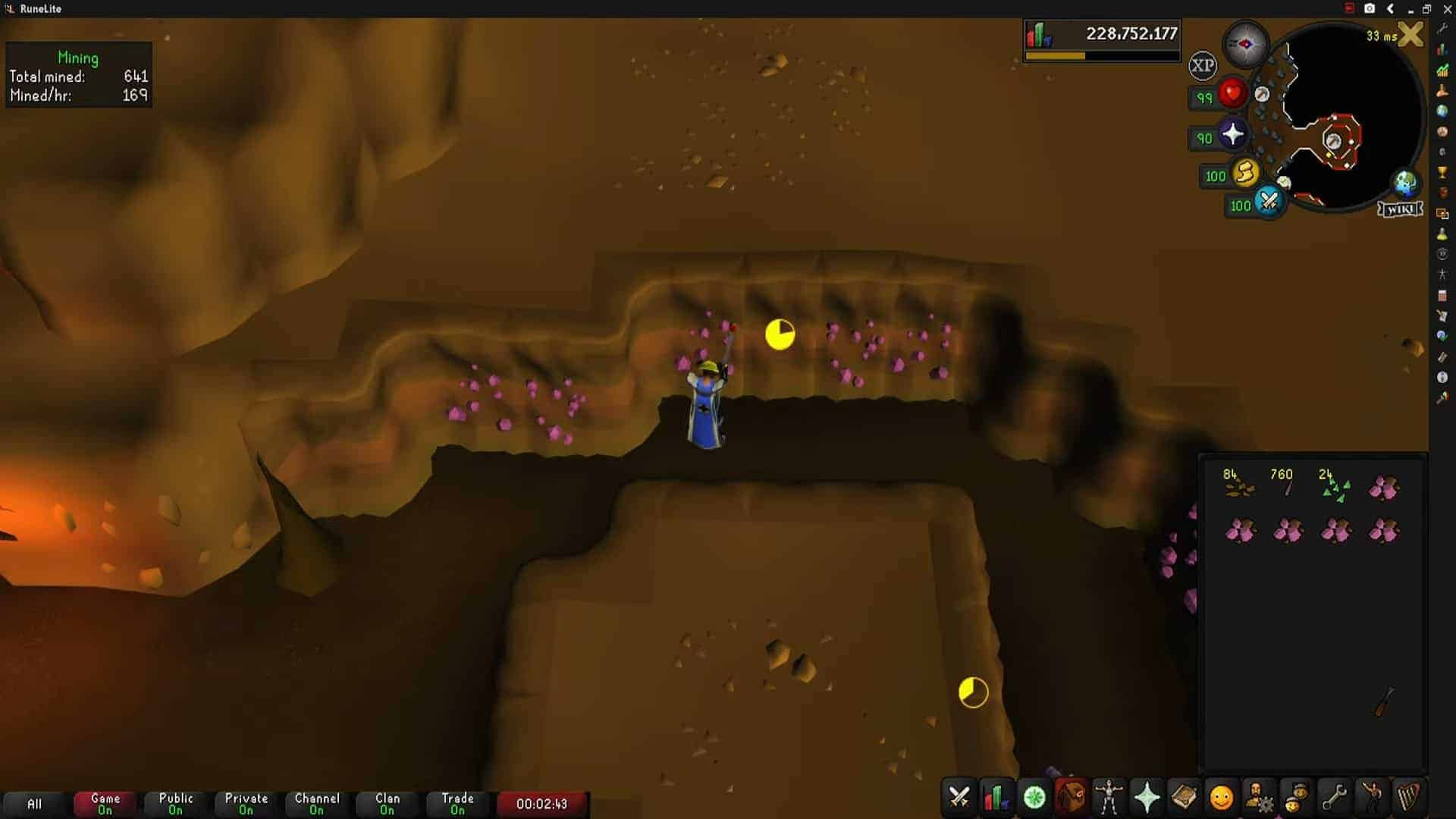Open the Wiki lookup banner
This screenshot has height=819, width=1456.
point(1400,209)
